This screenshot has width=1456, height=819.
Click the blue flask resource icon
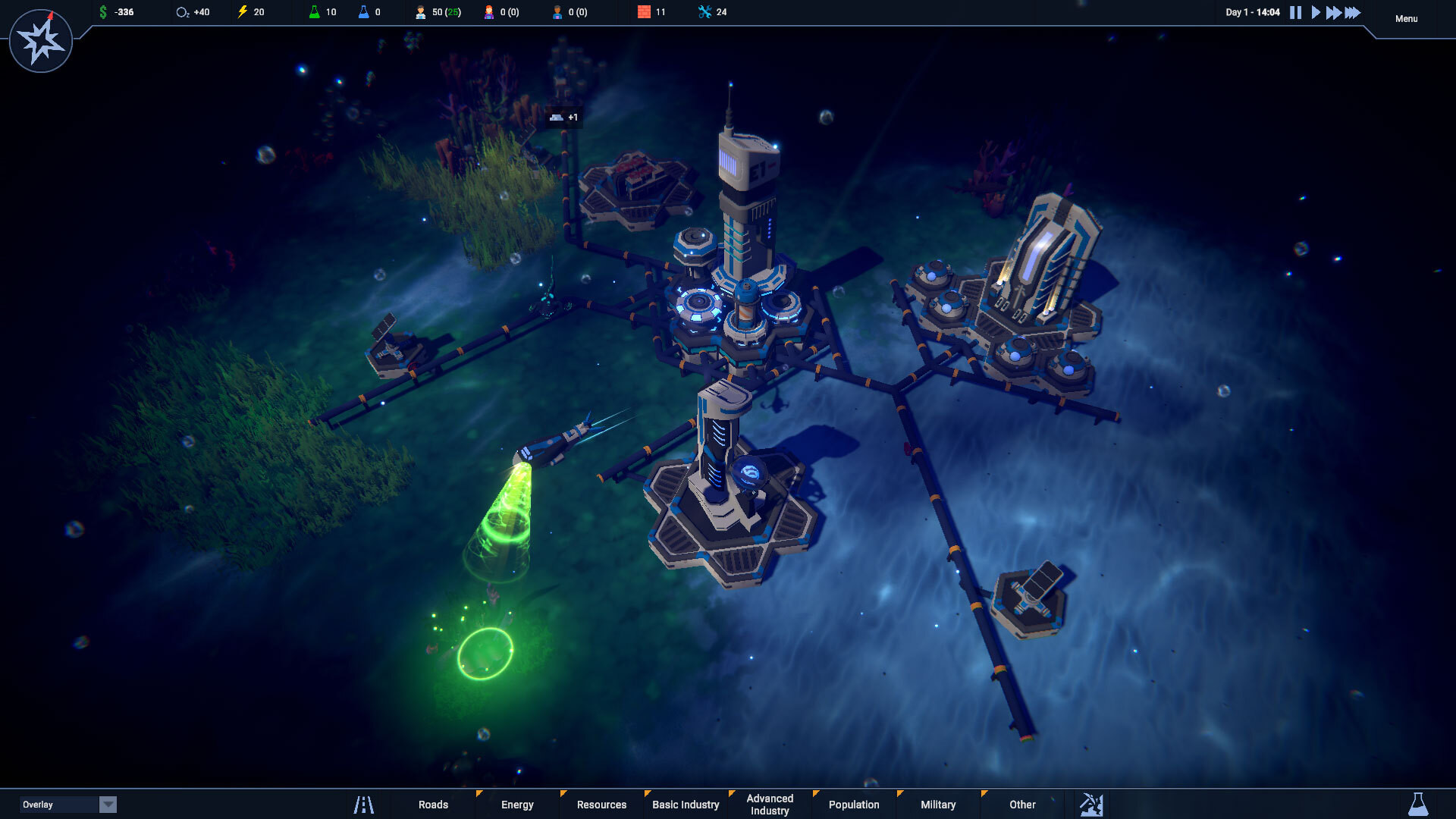pyautogui.click(x=364, y=11)
